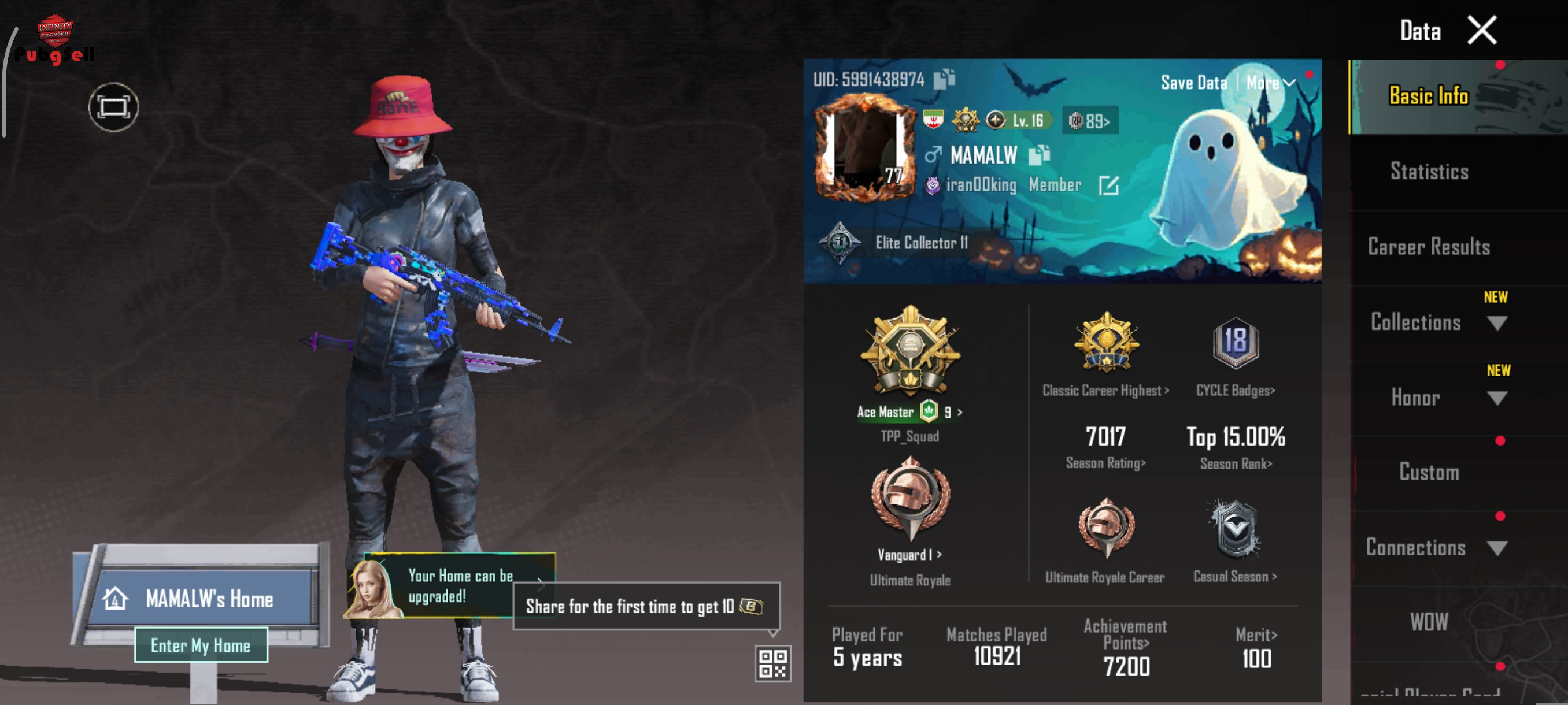The height and width of the screenshot is (705, 1568).
Task: Open the Home can be upgraded notice
Action: click(x=460, y=586)
